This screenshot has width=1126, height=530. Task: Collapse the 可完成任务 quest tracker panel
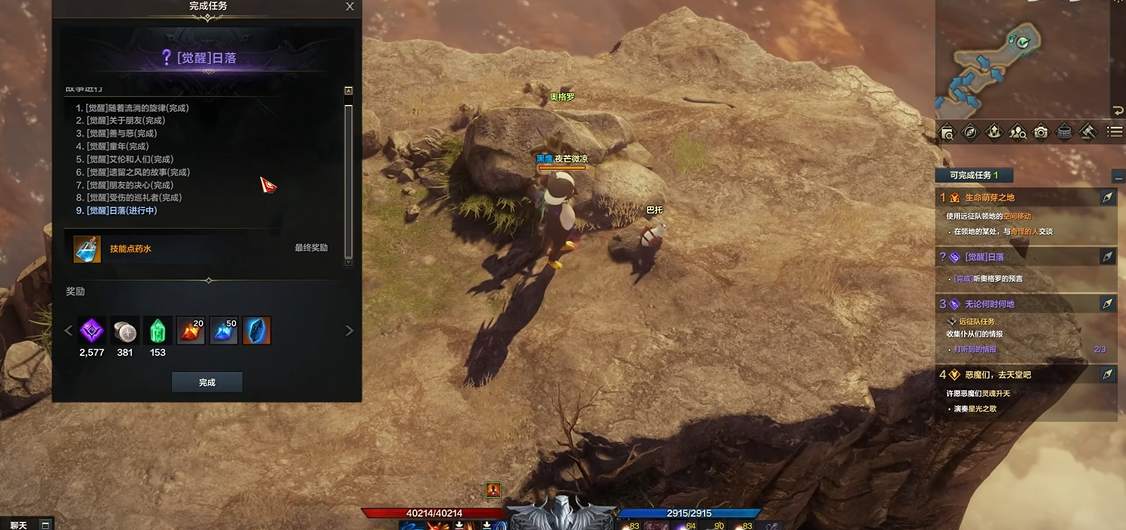[1116, 176]
